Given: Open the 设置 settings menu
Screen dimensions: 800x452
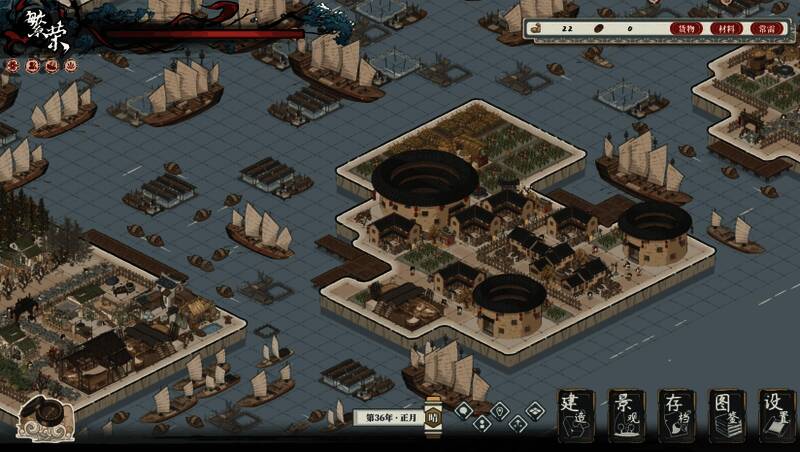Looking at the screenshot, I should (776, 415).
